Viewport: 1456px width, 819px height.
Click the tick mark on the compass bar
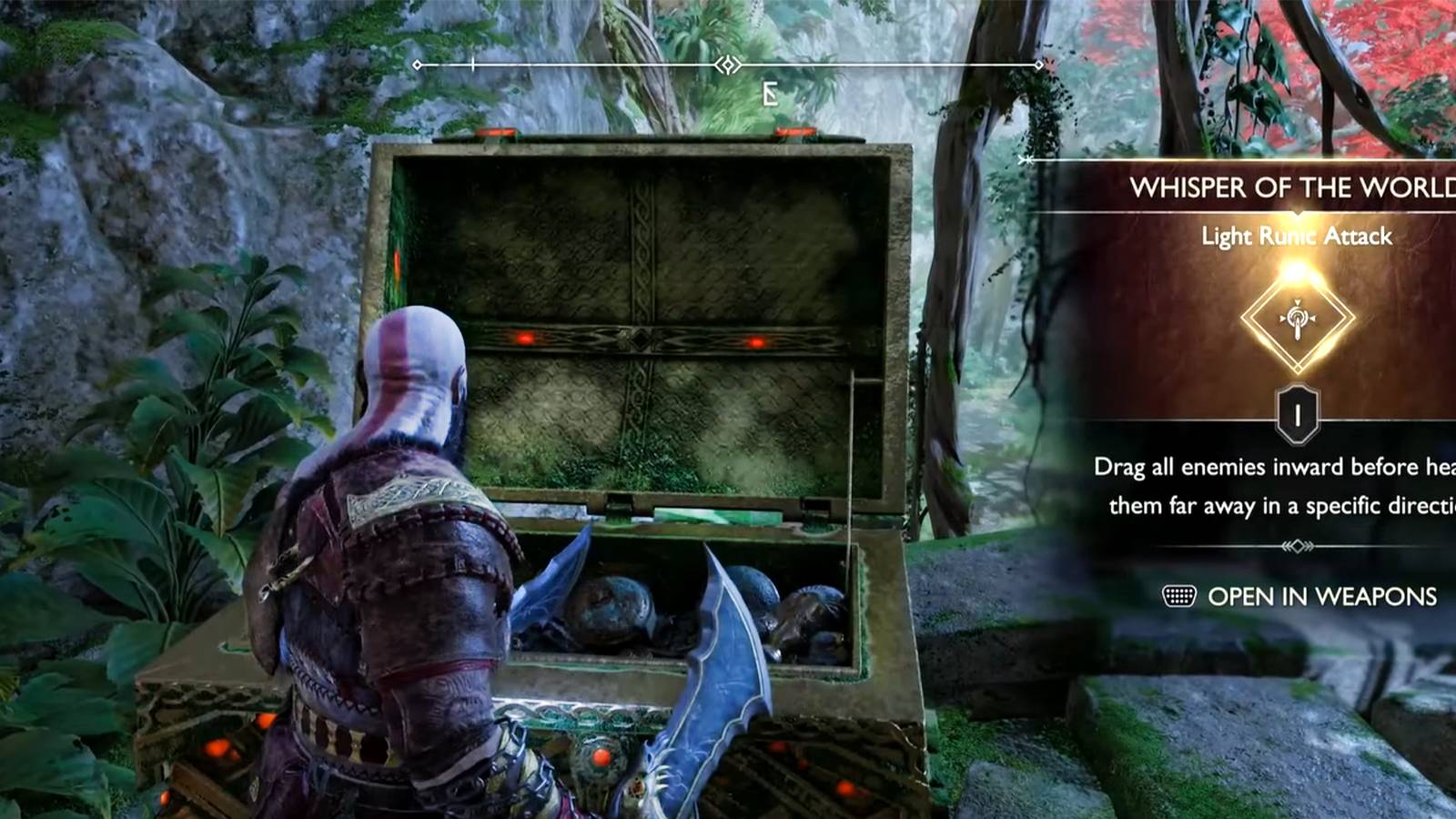point(472,64)
